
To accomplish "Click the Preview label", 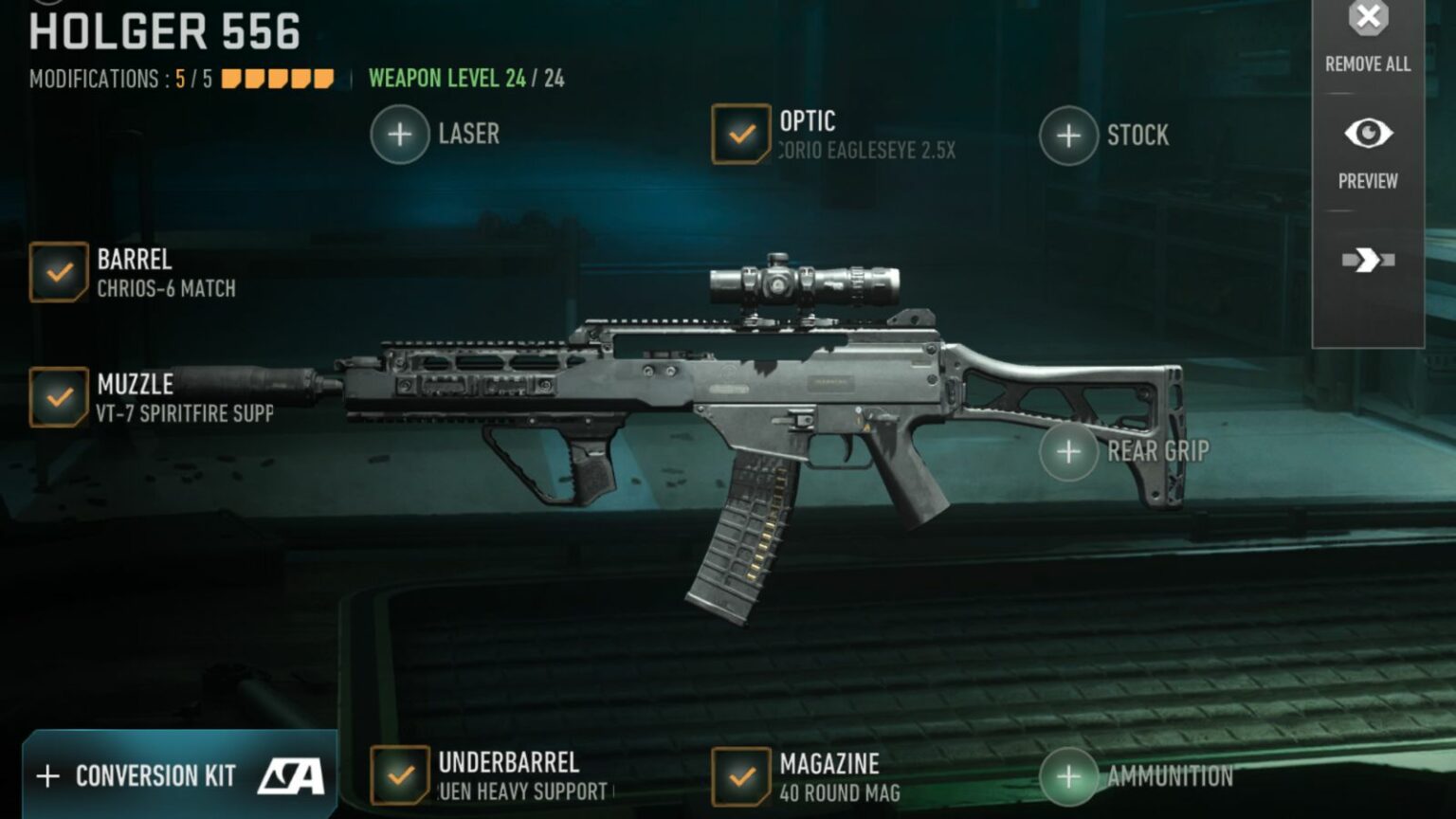I will coord(1367,180).
